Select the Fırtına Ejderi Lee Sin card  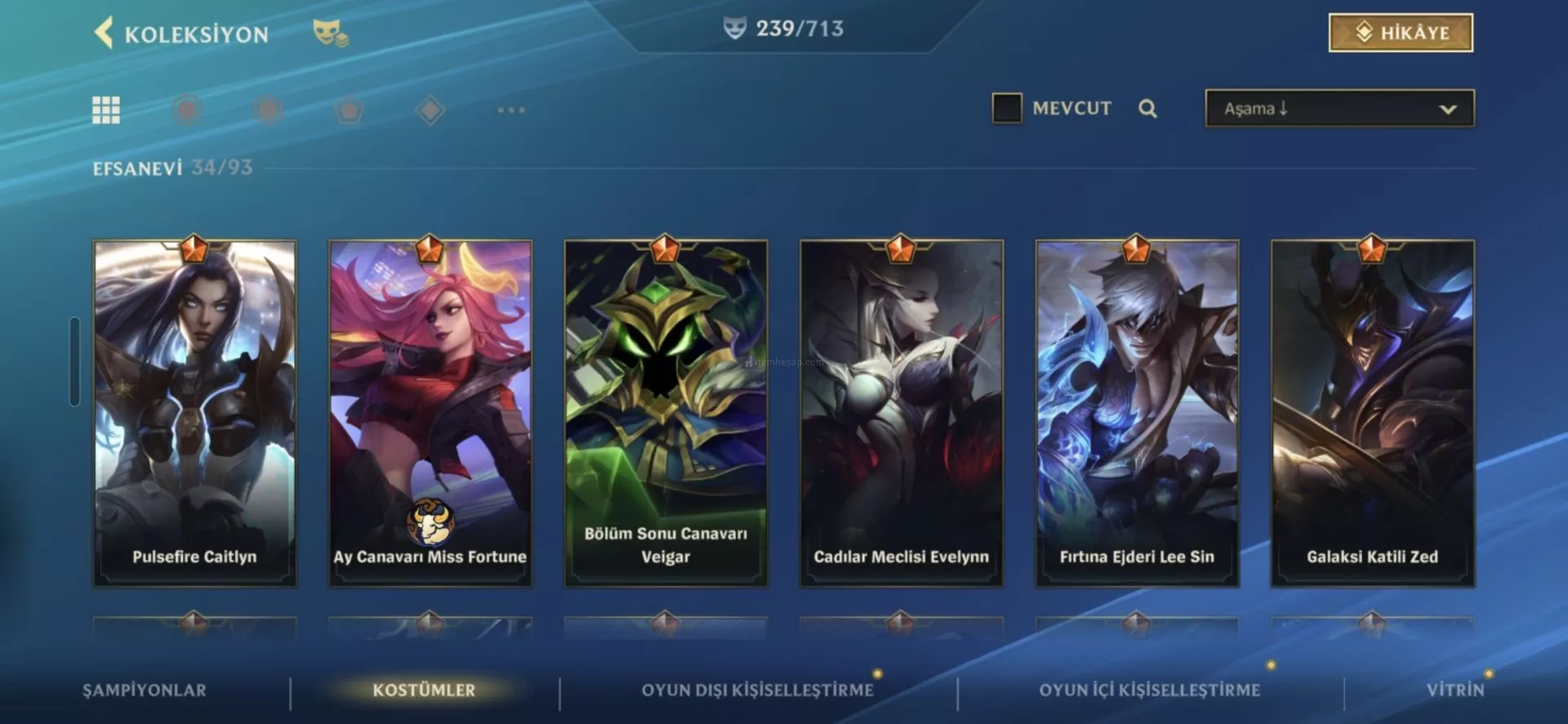tap(1137, 413)
